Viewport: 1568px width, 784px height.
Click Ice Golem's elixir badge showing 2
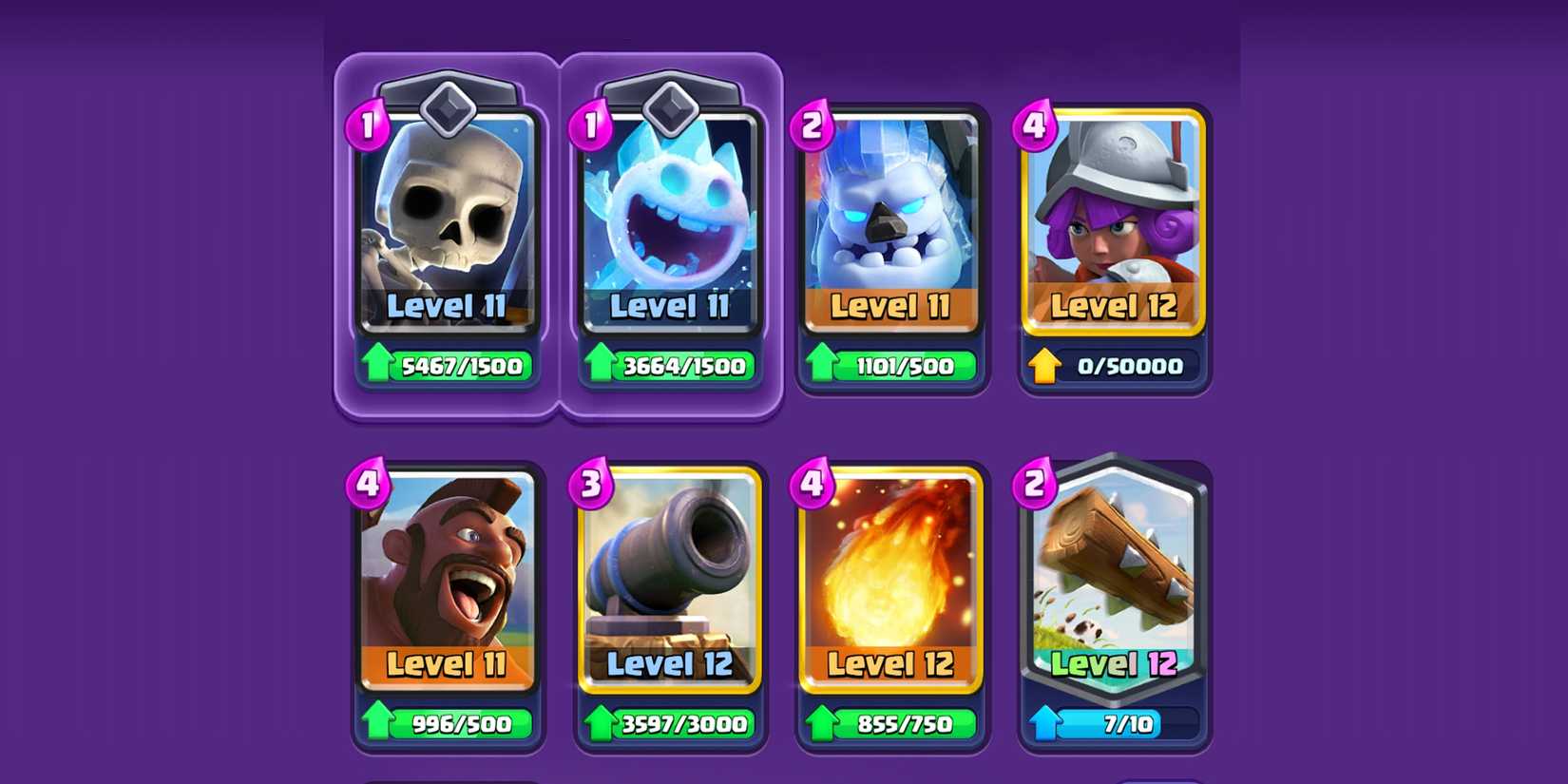813,124
